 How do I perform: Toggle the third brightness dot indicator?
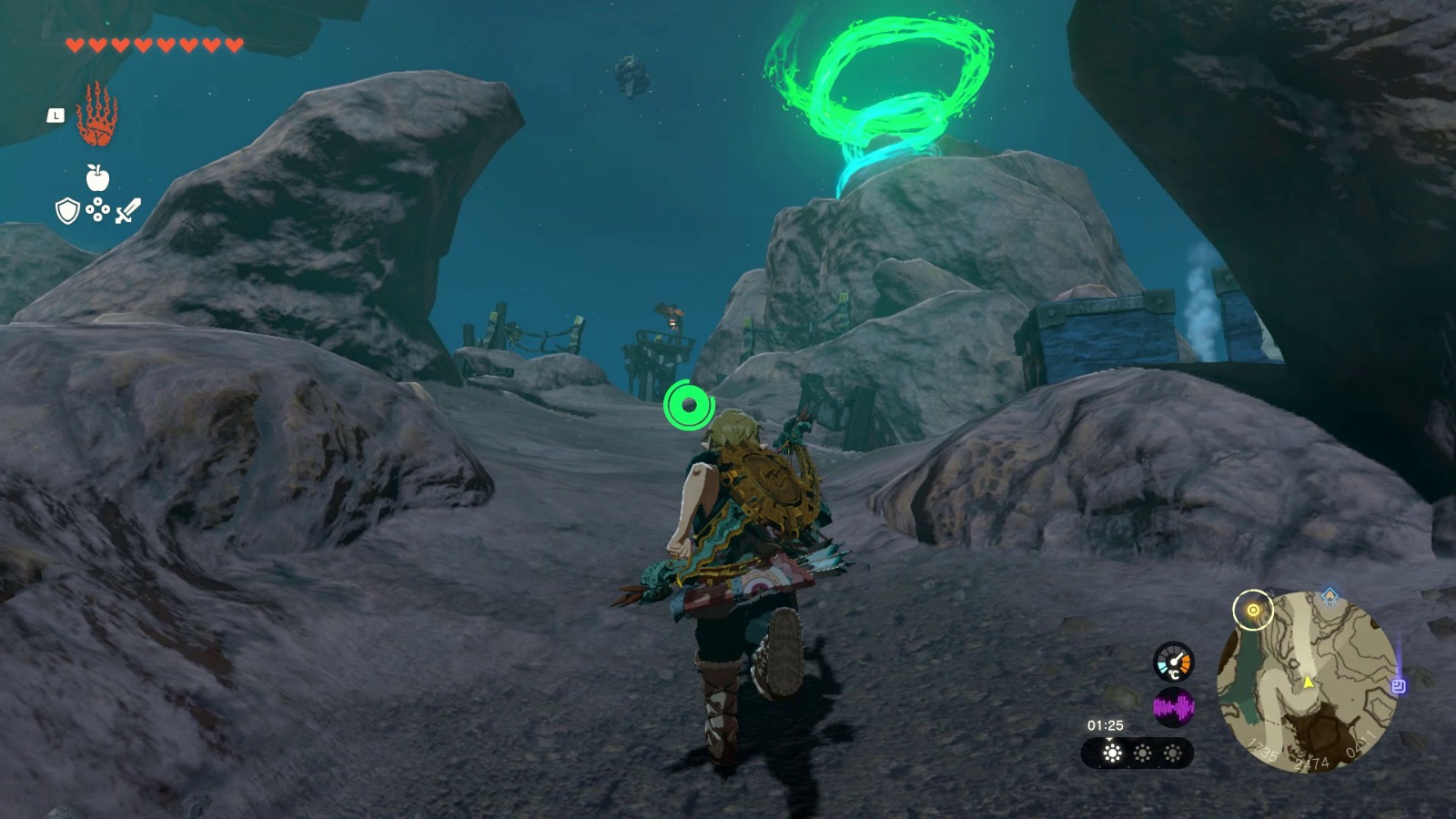pos(1173,753)
